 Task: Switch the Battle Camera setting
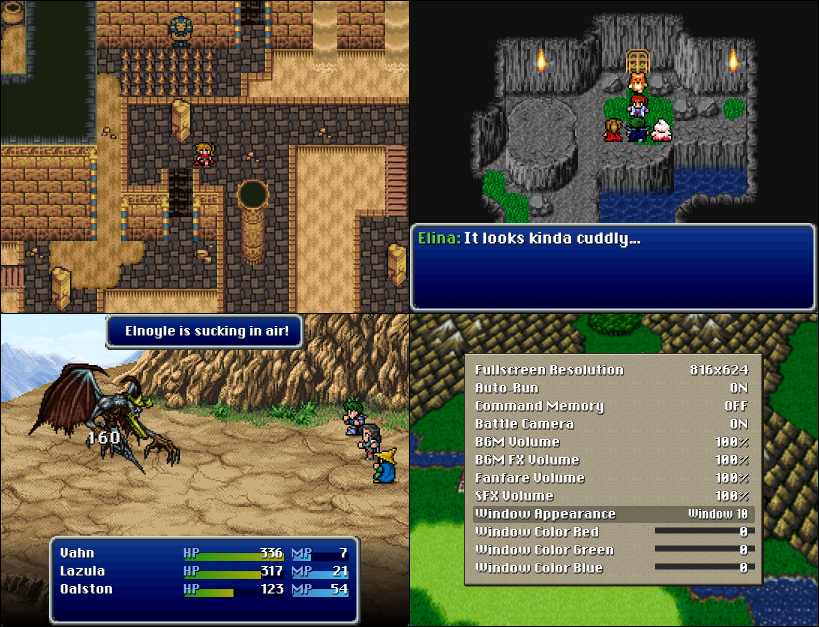tap(612, 424)
